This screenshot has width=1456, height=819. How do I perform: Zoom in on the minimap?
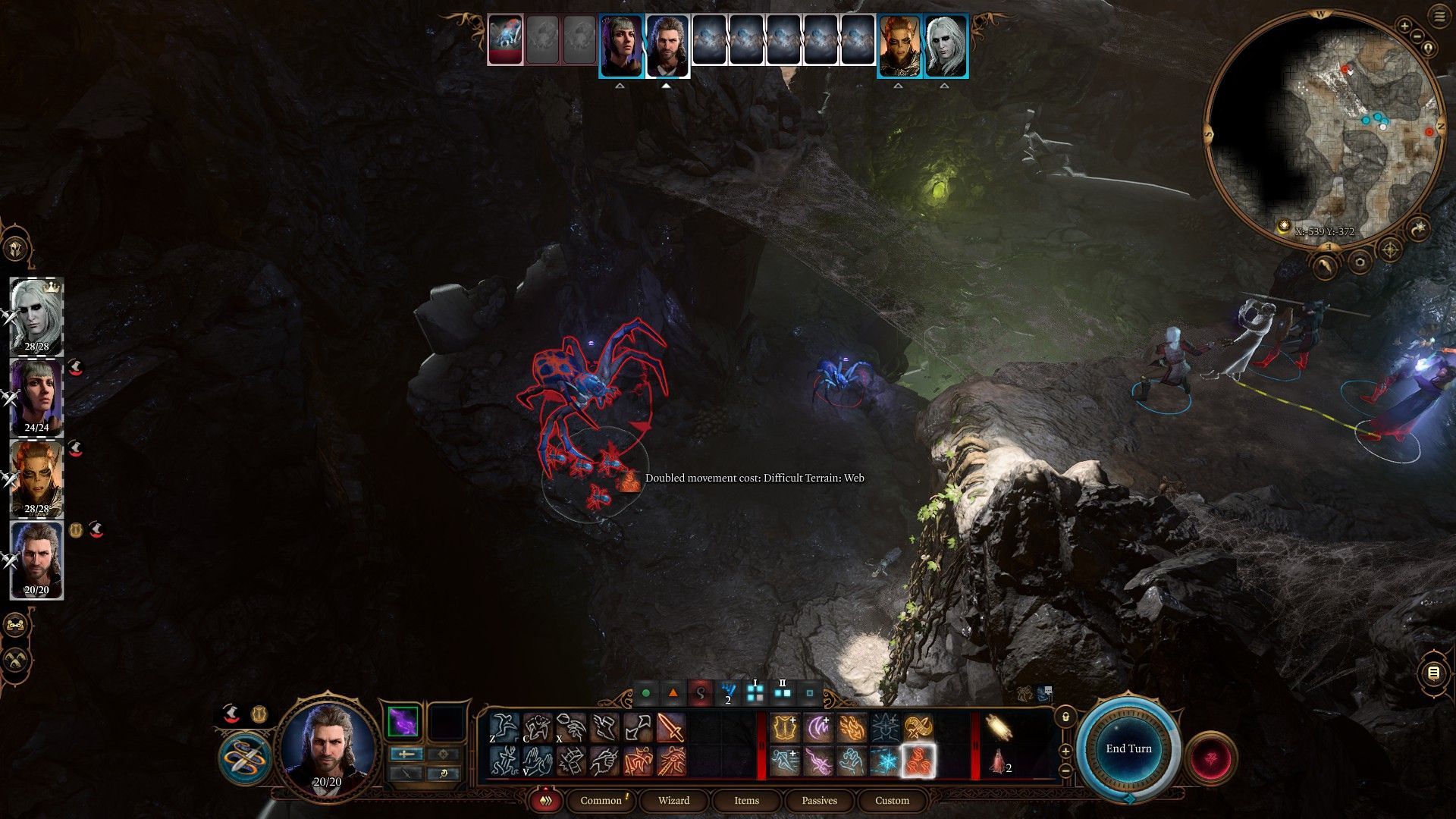[1404, 27]
